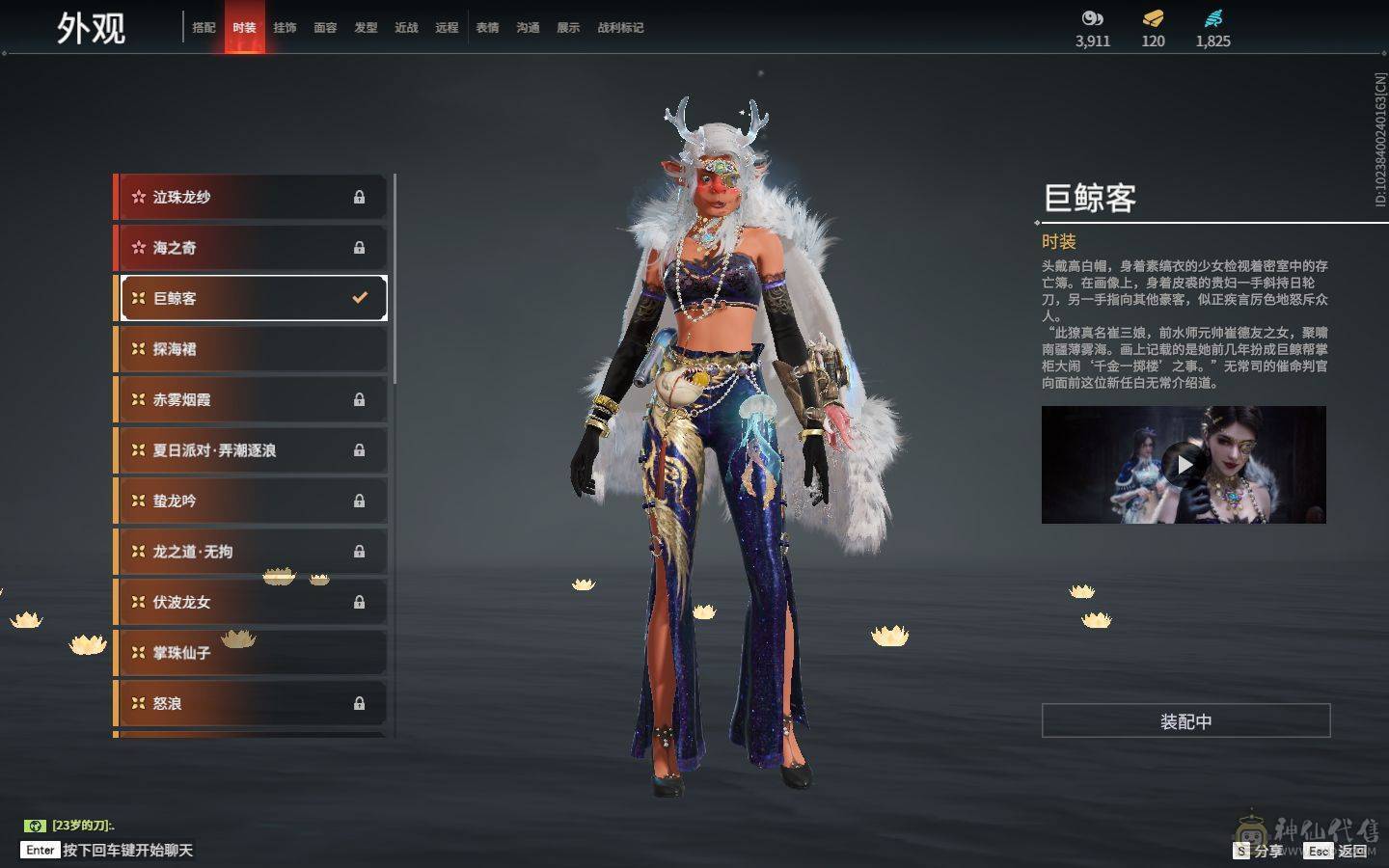Select the 远程 ranged tab

pyautogui.click(x=447, y=28)
